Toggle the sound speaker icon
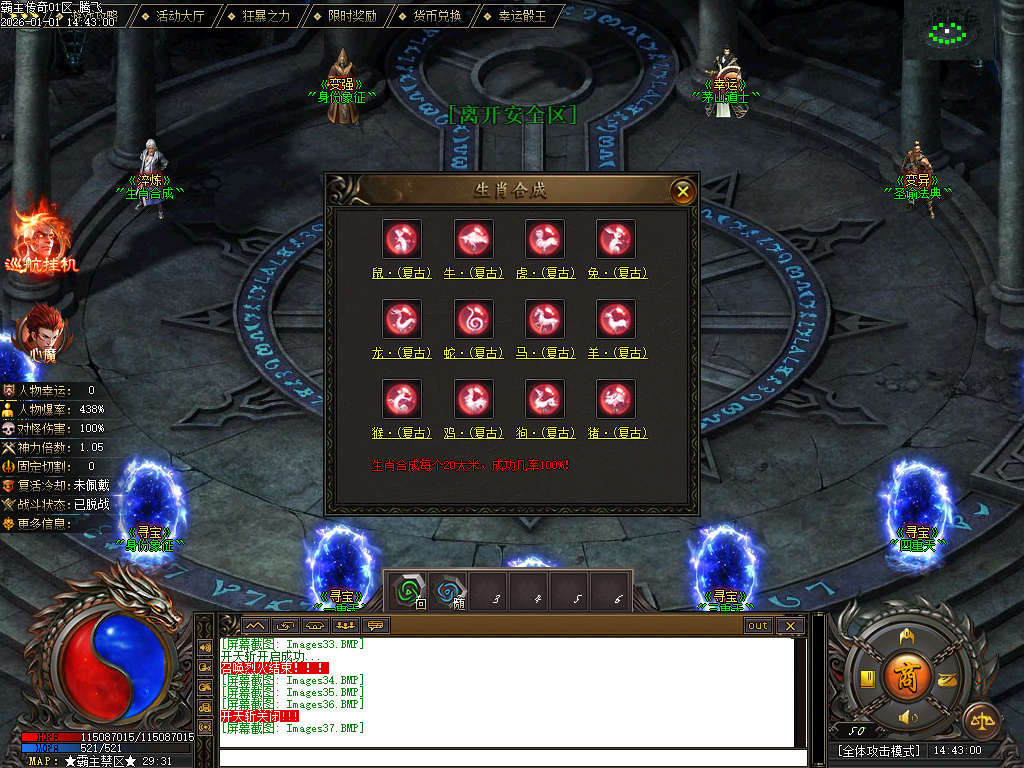 (x=908, y=718)
